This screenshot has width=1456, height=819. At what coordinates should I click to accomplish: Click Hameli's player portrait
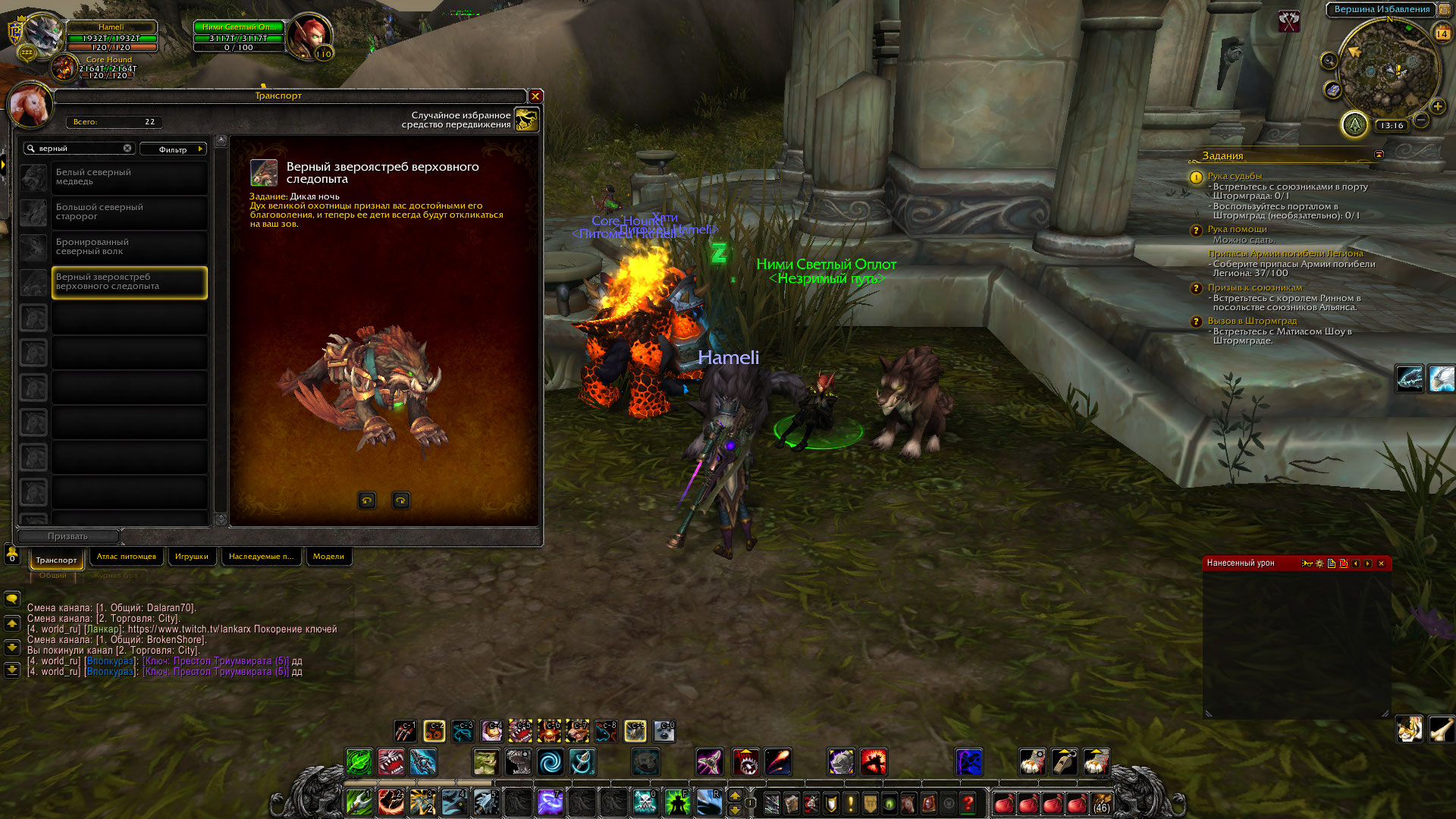pos(44,34)
